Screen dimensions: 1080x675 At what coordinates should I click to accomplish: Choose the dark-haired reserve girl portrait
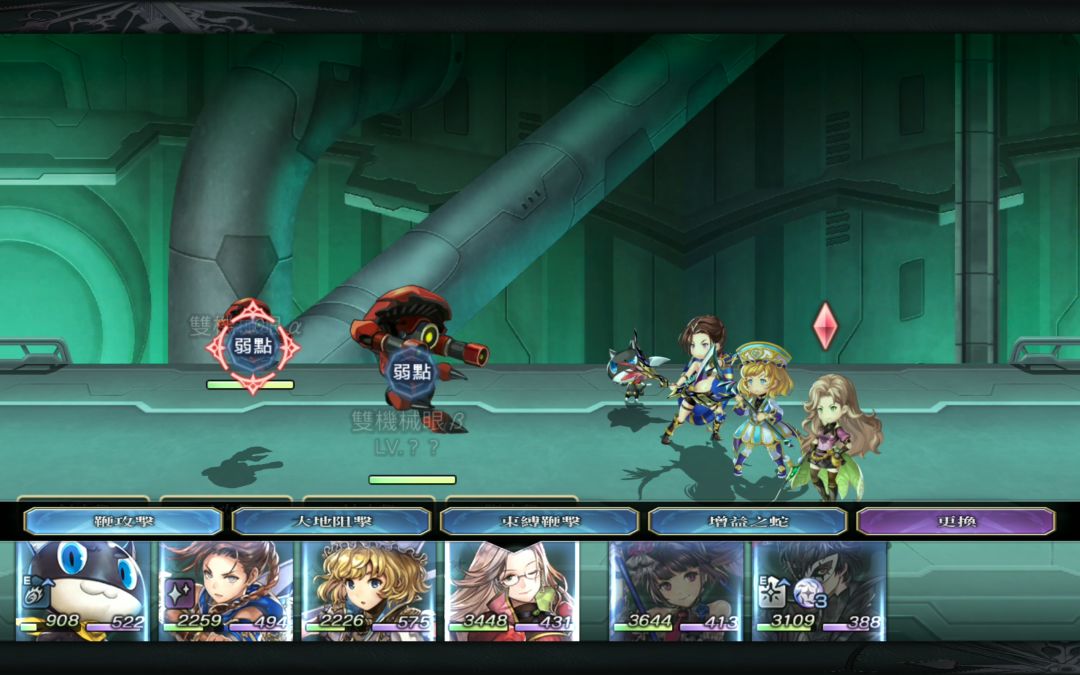tap(677, 590)
